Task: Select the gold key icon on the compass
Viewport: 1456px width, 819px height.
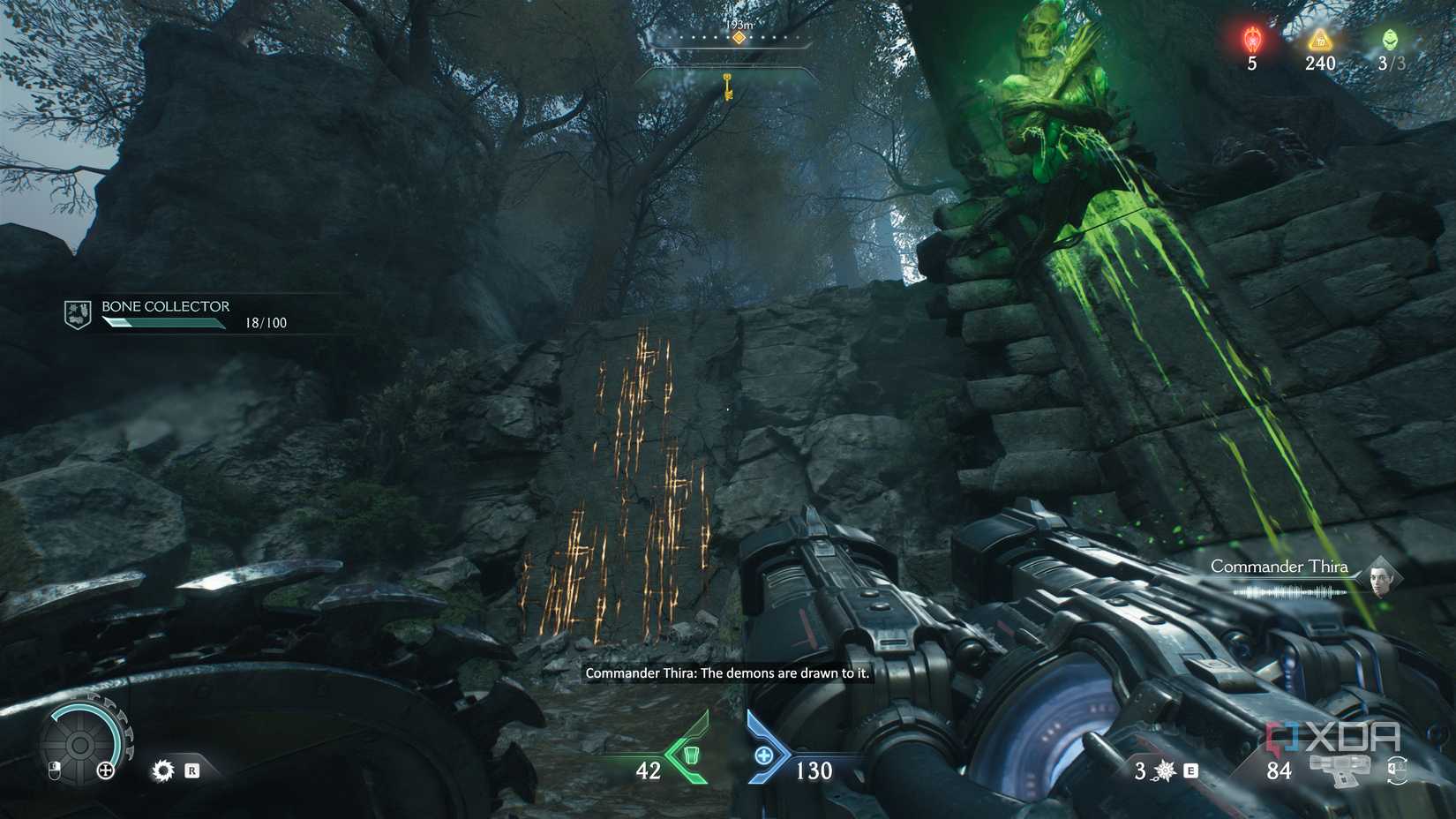Action: 728,86
